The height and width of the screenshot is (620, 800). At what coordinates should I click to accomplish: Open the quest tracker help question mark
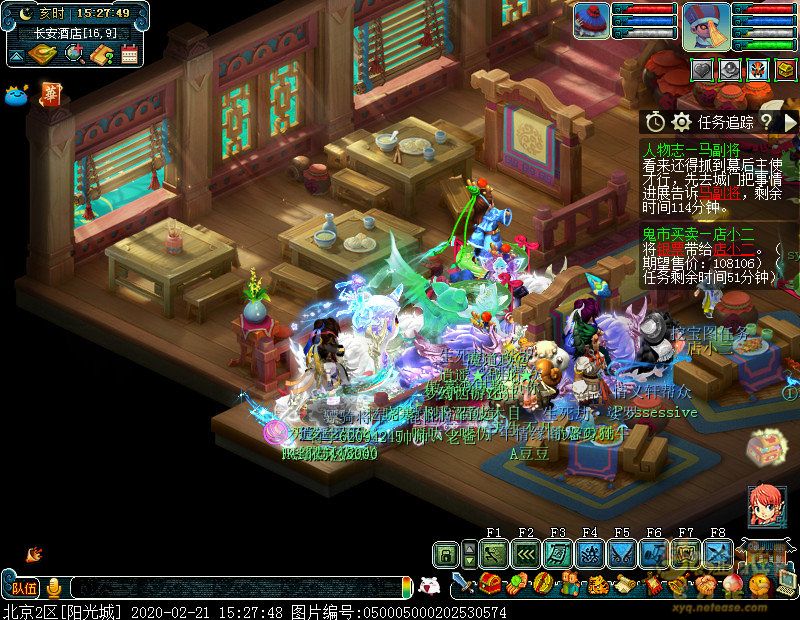[x=766, y=121]
